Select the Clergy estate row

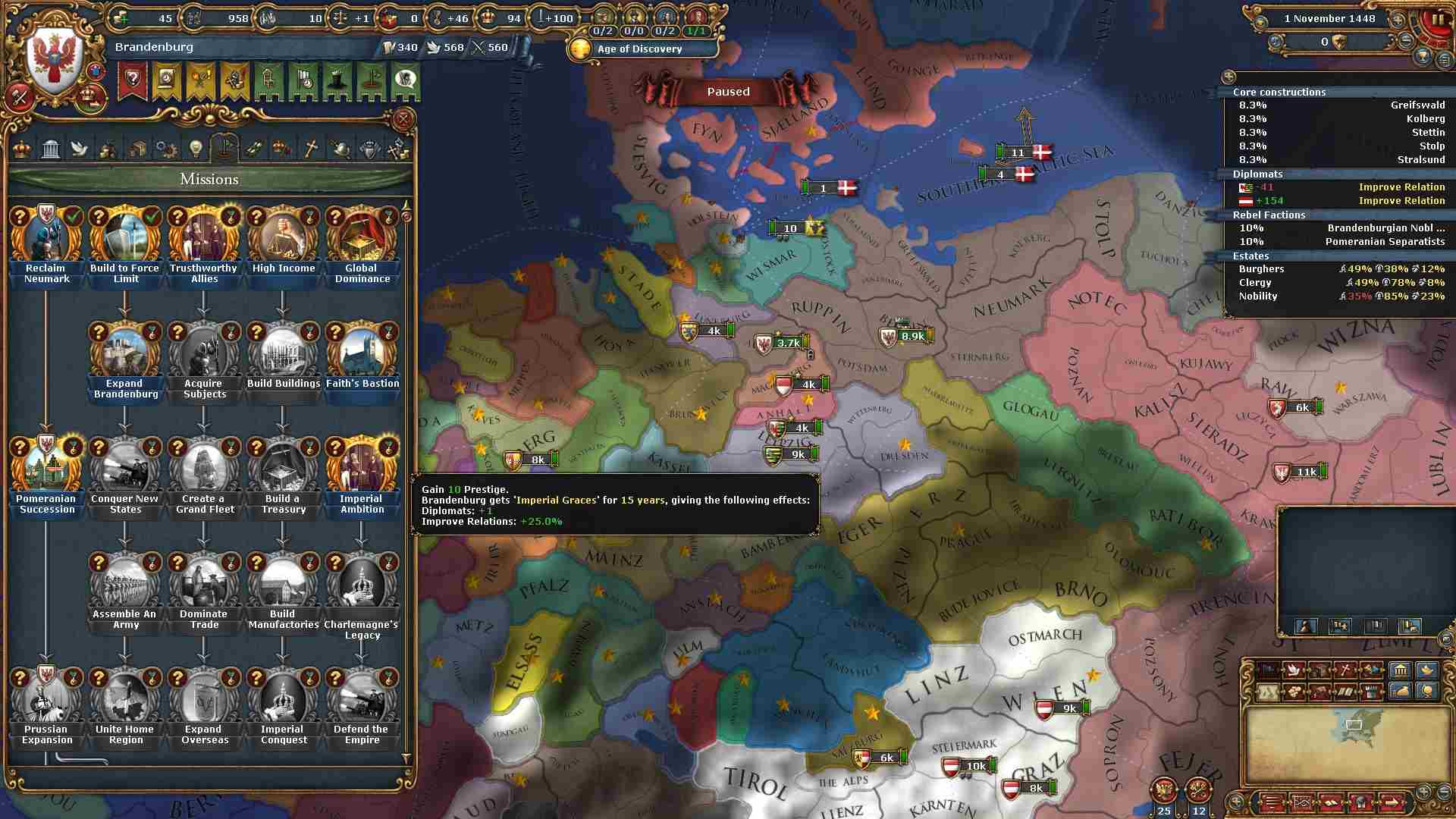(x=1341, y=283)
